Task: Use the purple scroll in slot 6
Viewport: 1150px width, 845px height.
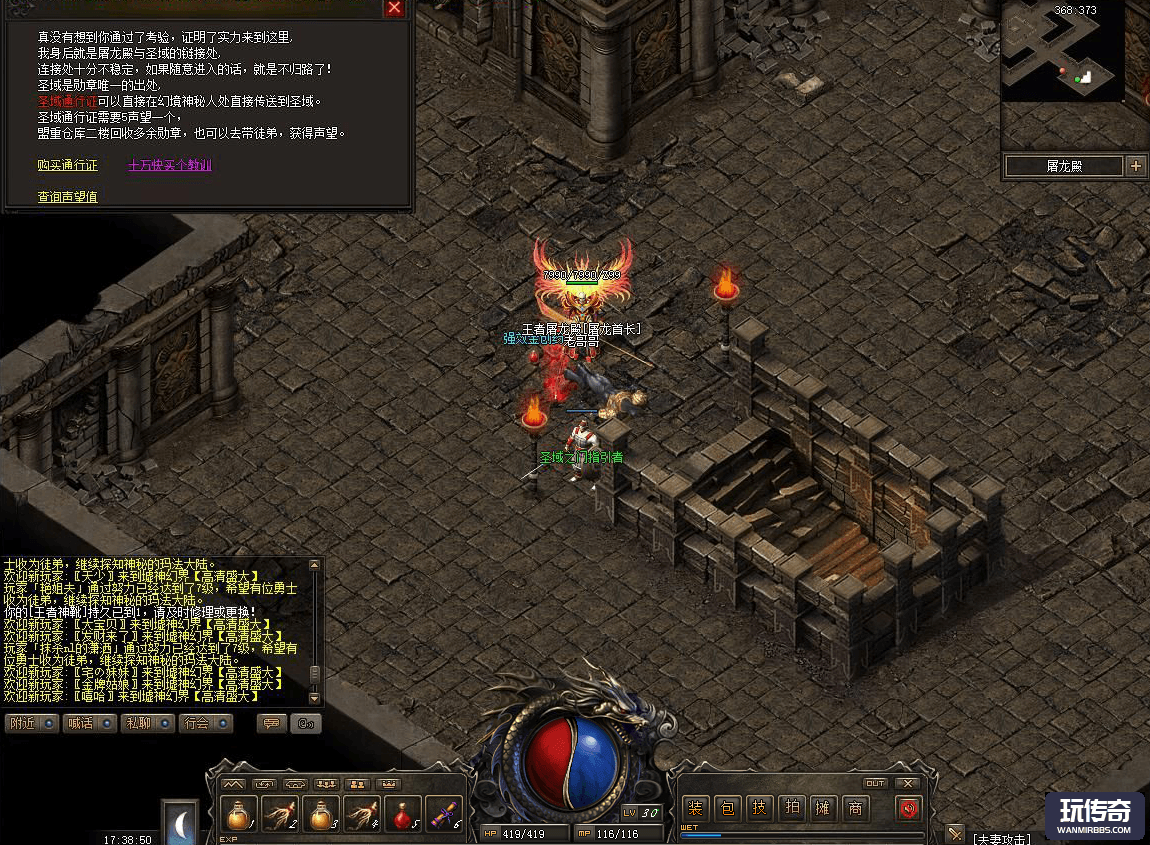Action: tap(445, 814)
